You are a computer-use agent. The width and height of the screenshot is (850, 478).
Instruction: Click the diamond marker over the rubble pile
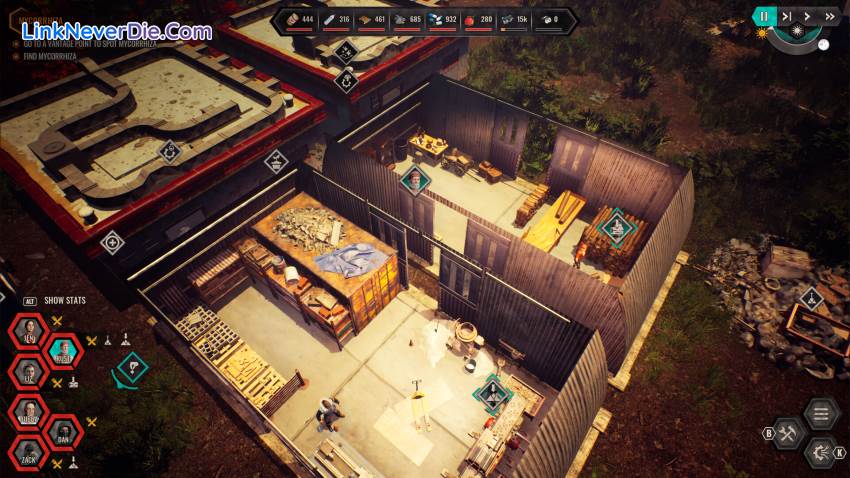pyautogui.click(x=811, y=298)
